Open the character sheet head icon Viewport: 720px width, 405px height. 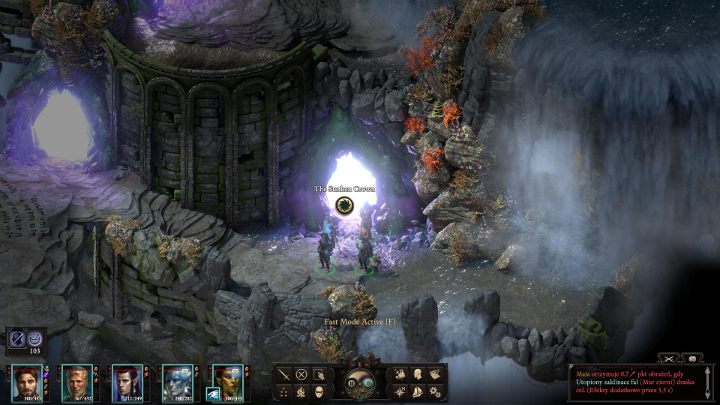[x=417, y=374]
